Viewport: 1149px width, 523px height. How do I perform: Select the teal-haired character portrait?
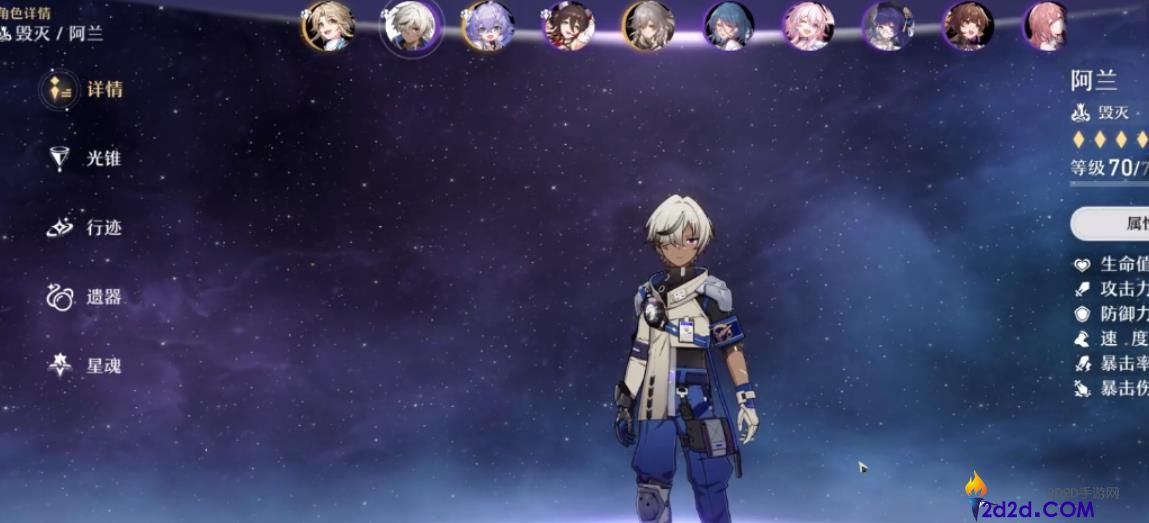point(728,26)
